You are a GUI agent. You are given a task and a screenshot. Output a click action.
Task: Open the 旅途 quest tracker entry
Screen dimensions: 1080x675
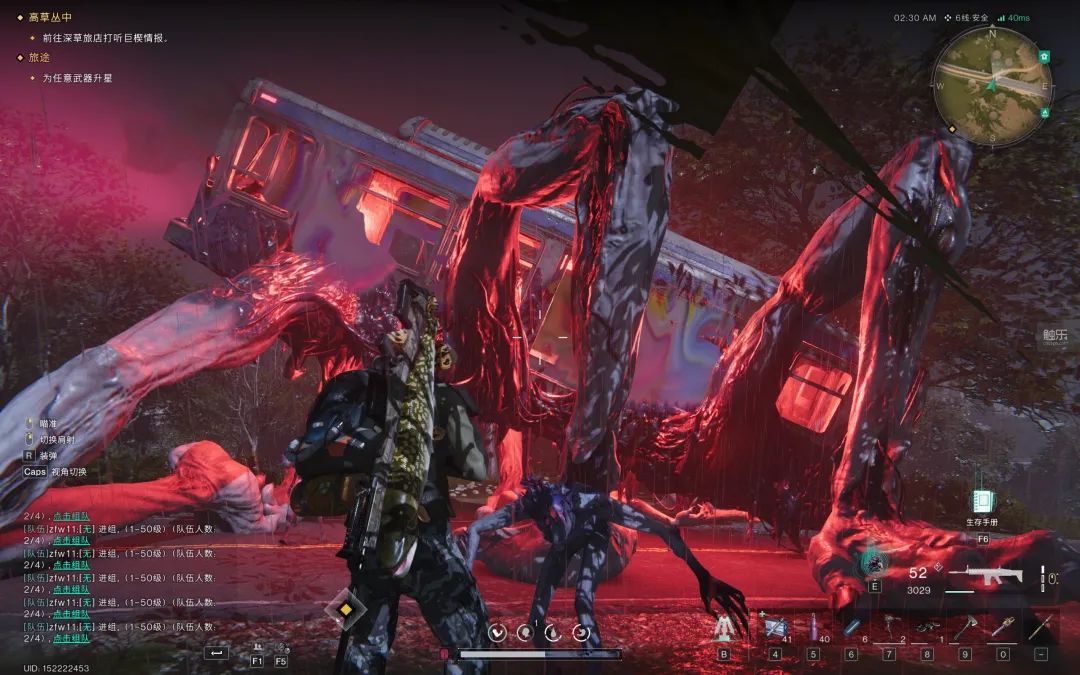[x=40, y=58]
